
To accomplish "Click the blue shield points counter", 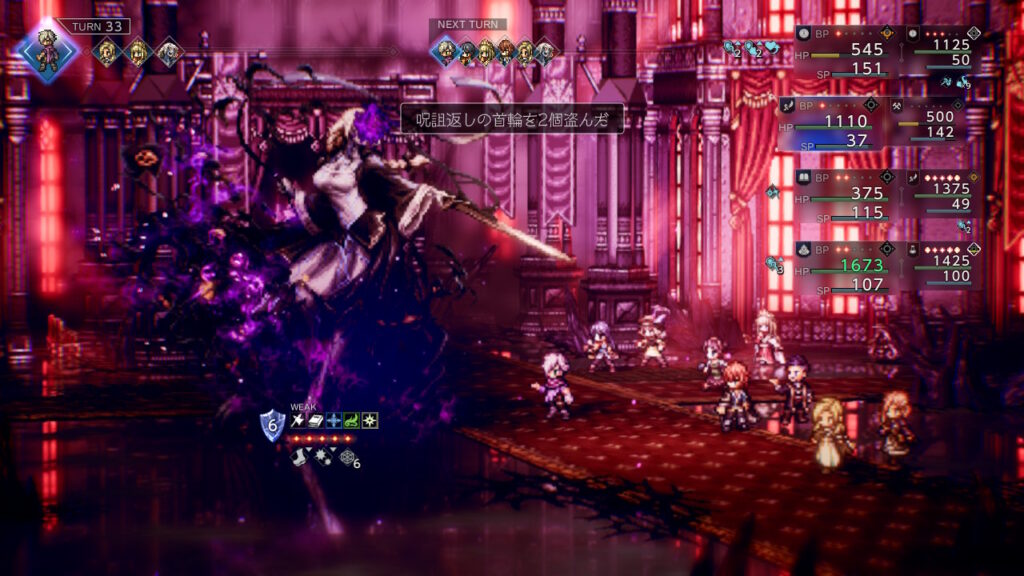I will point(273,425).
